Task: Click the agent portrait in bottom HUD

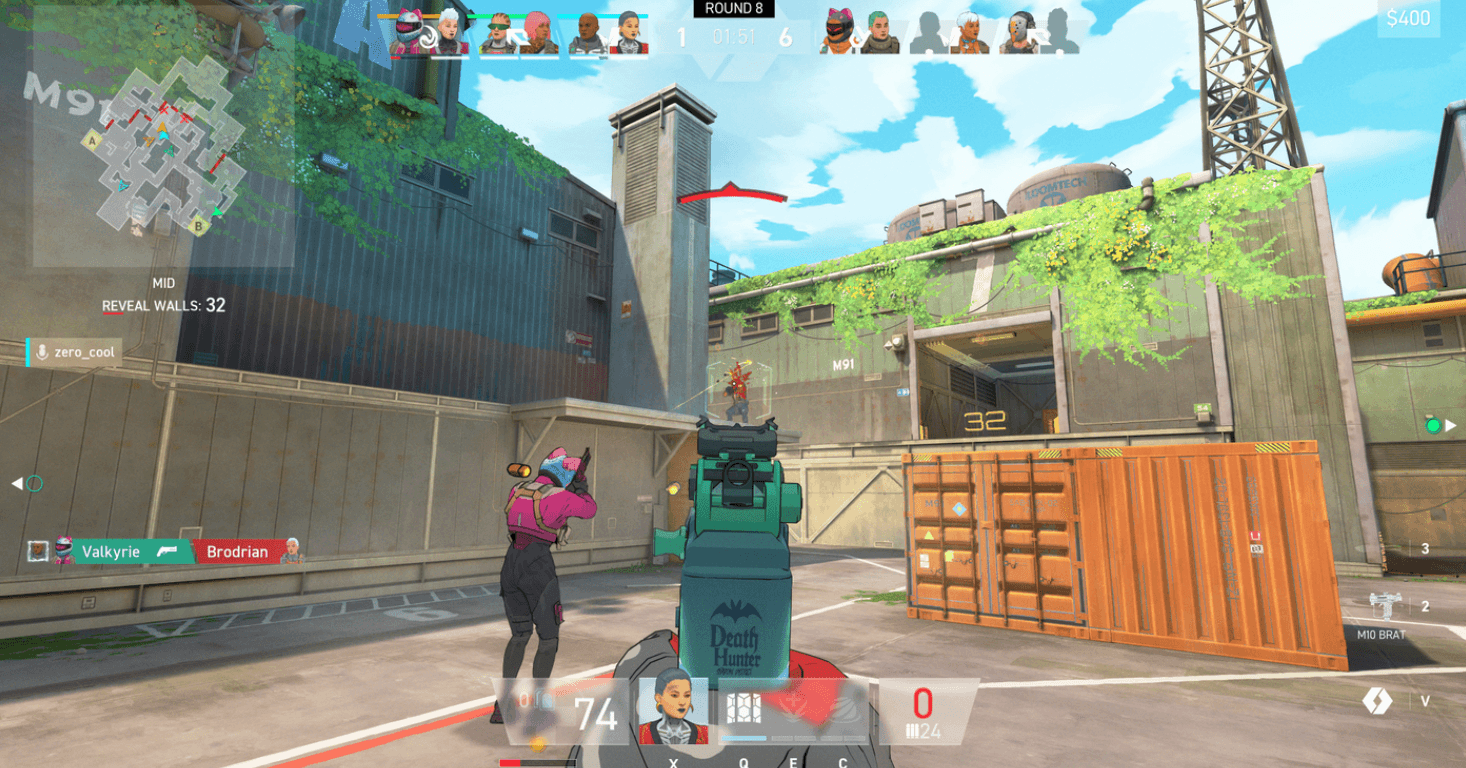Action: pos(673,711)
